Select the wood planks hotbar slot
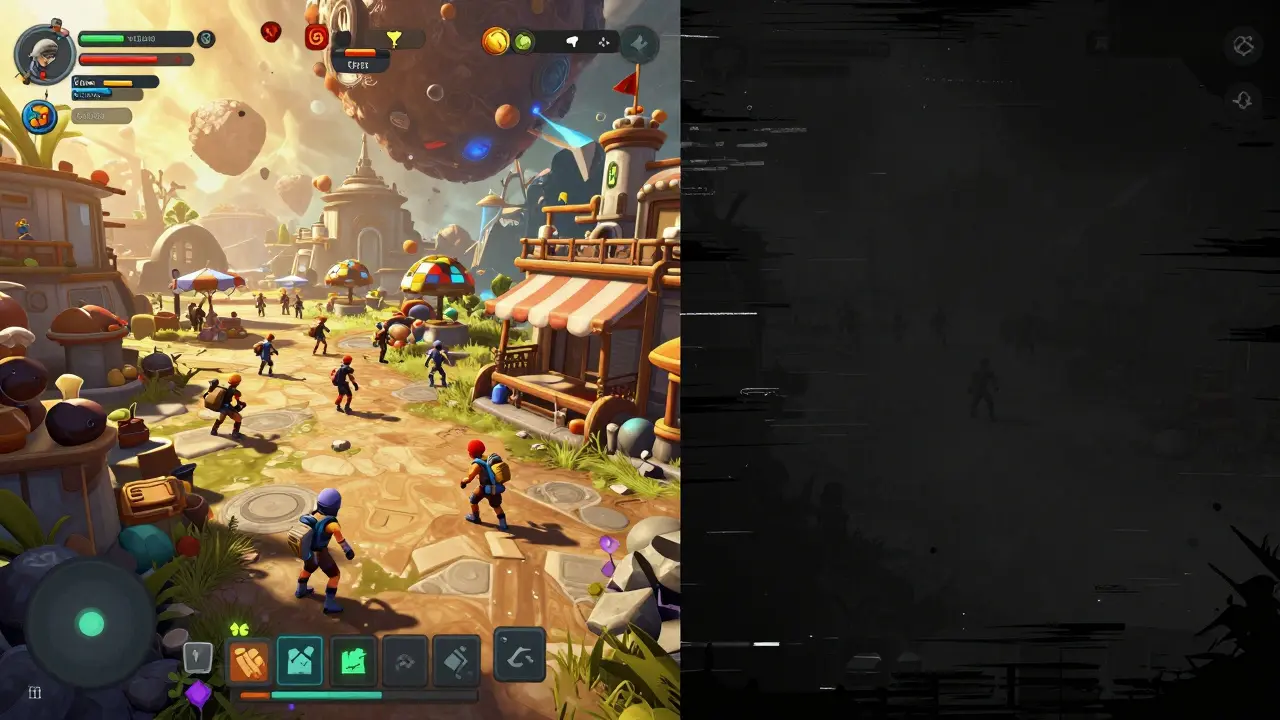This screenshot has width=1280, height=720. [x=248, y=660]
